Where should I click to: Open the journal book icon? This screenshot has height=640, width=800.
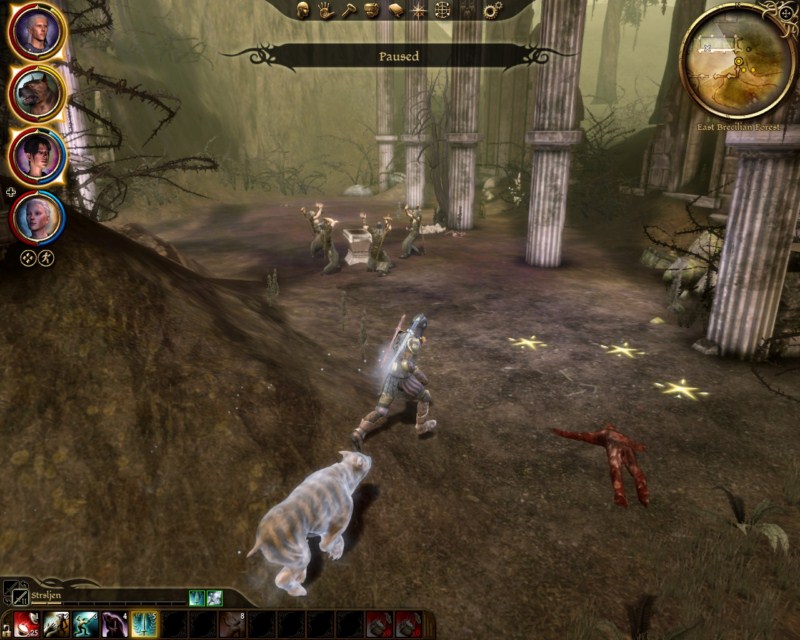click(x=395, y=10)
